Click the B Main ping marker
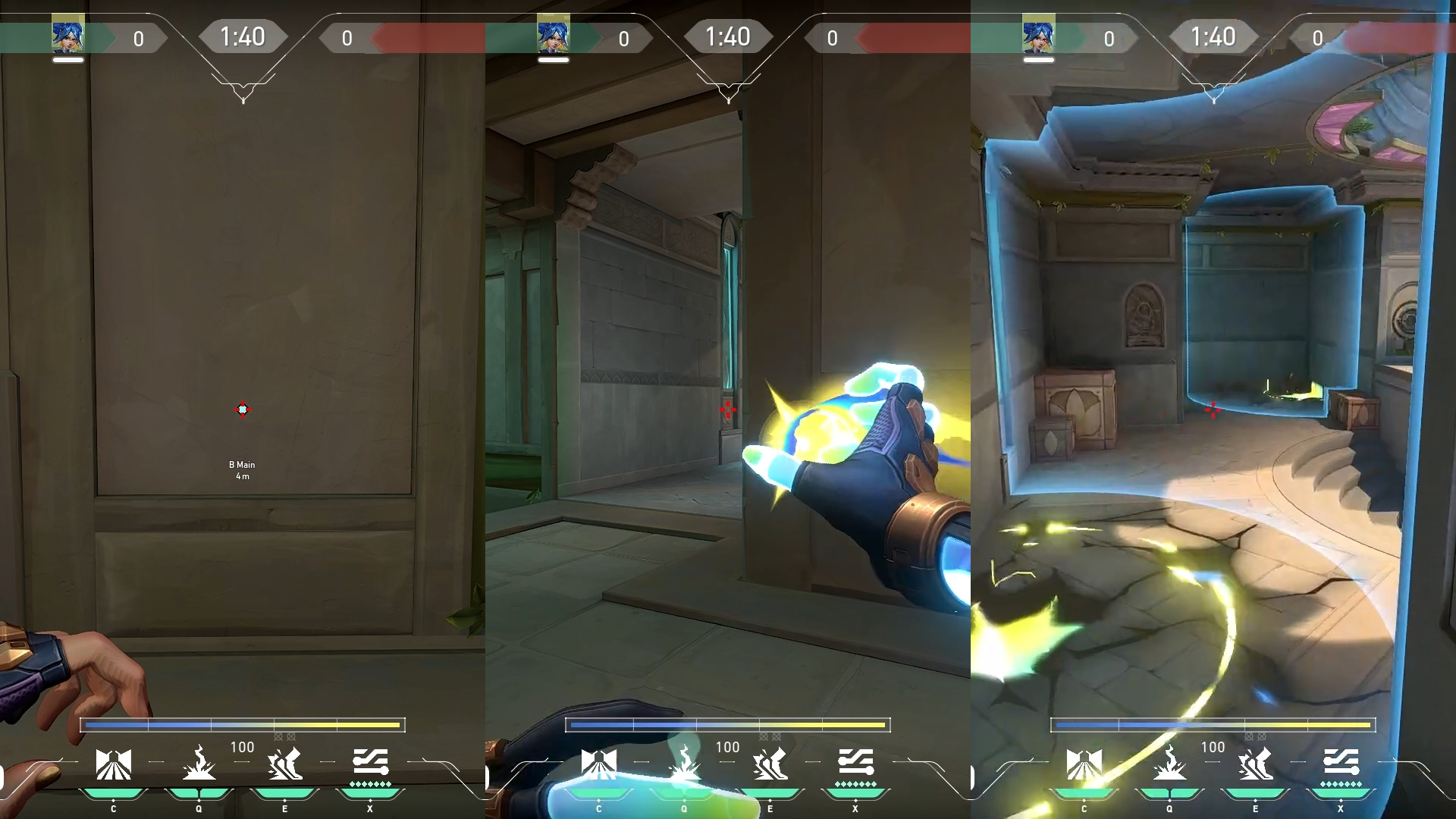 [x=243, y=409]
